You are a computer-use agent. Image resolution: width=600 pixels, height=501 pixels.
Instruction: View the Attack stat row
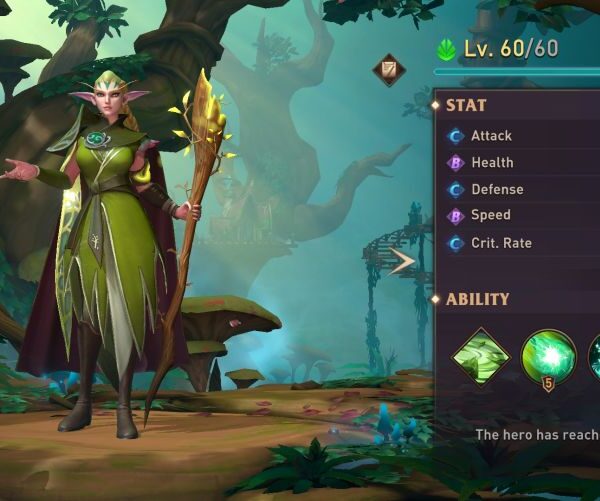coord(491,136)
